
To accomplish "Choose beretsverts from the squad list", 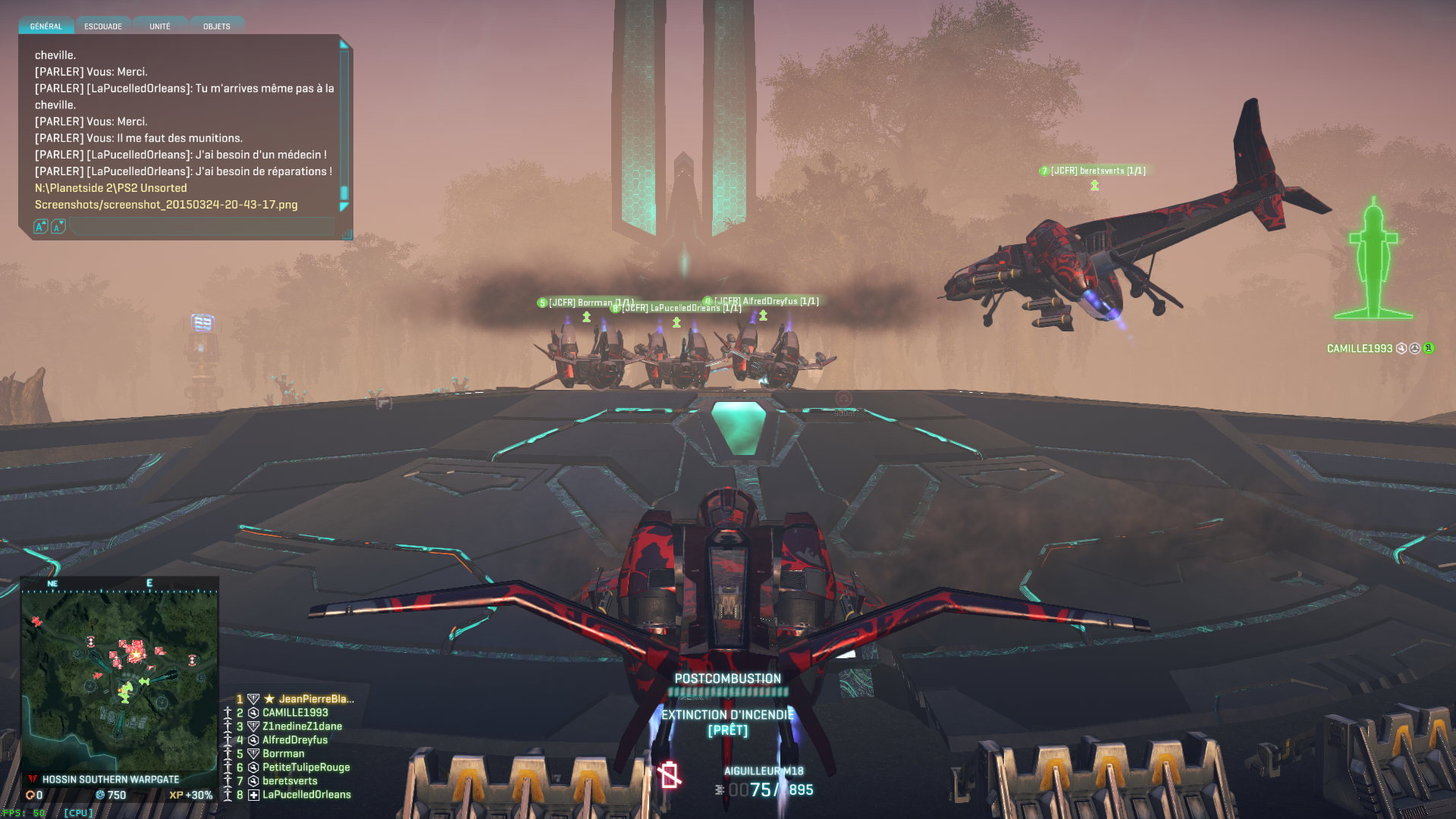I will 290,781.
